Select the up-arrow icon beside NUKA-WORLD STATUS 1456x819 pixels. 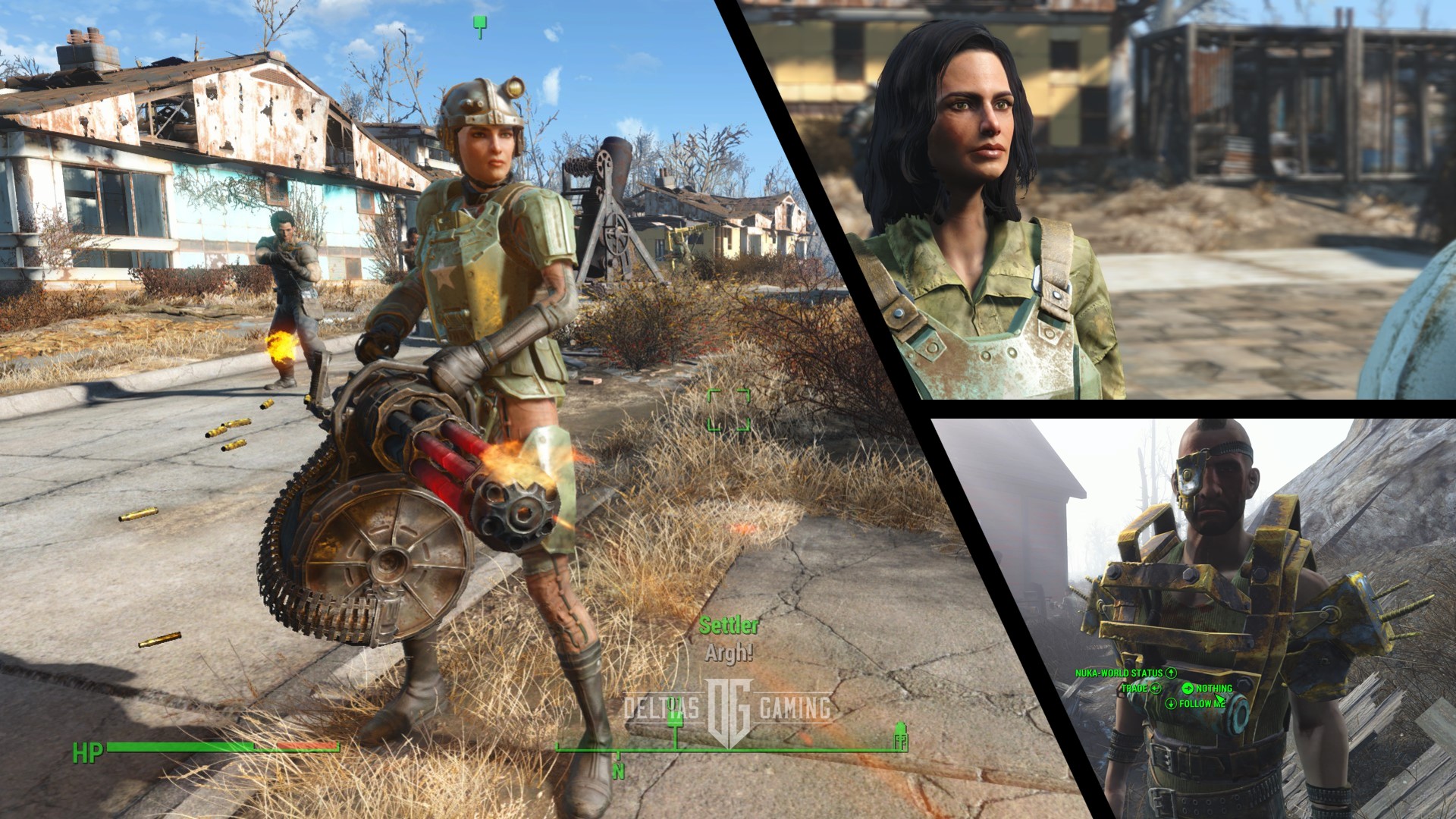[1172, 672]
